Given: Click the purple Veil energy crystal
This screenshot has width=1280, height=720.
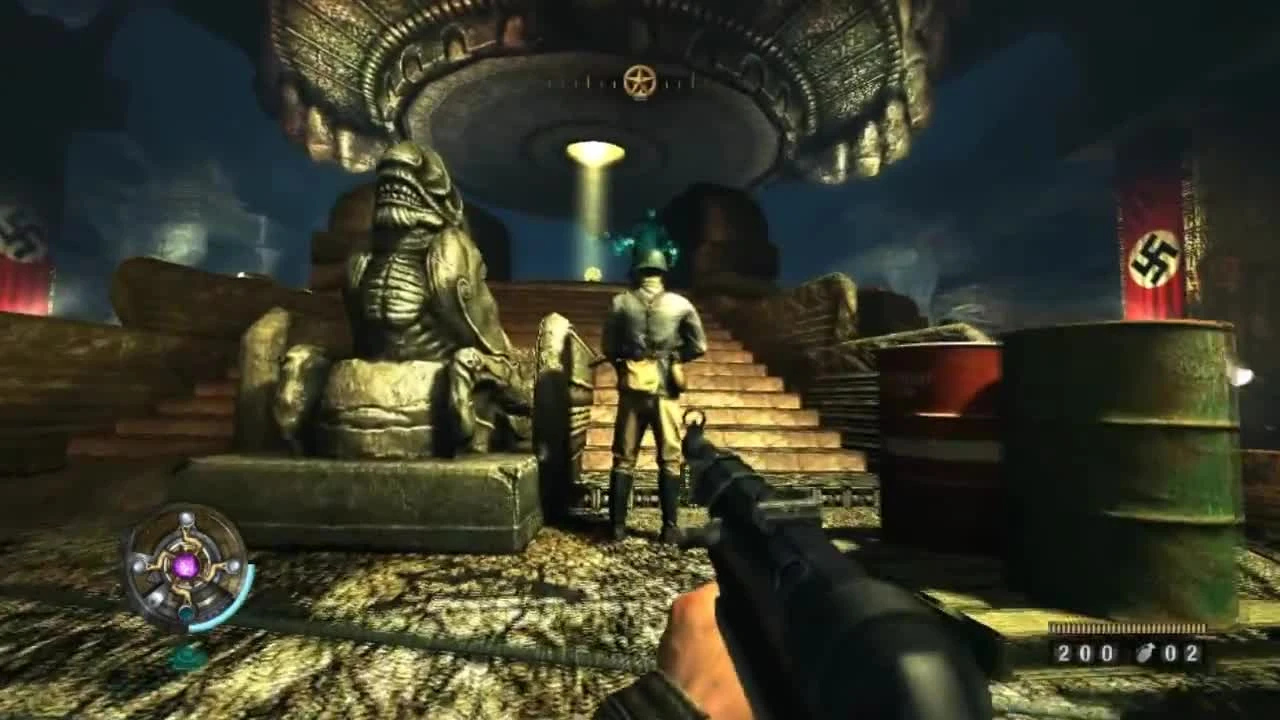Looking at the screenshot, I should (x=186, y=567).
